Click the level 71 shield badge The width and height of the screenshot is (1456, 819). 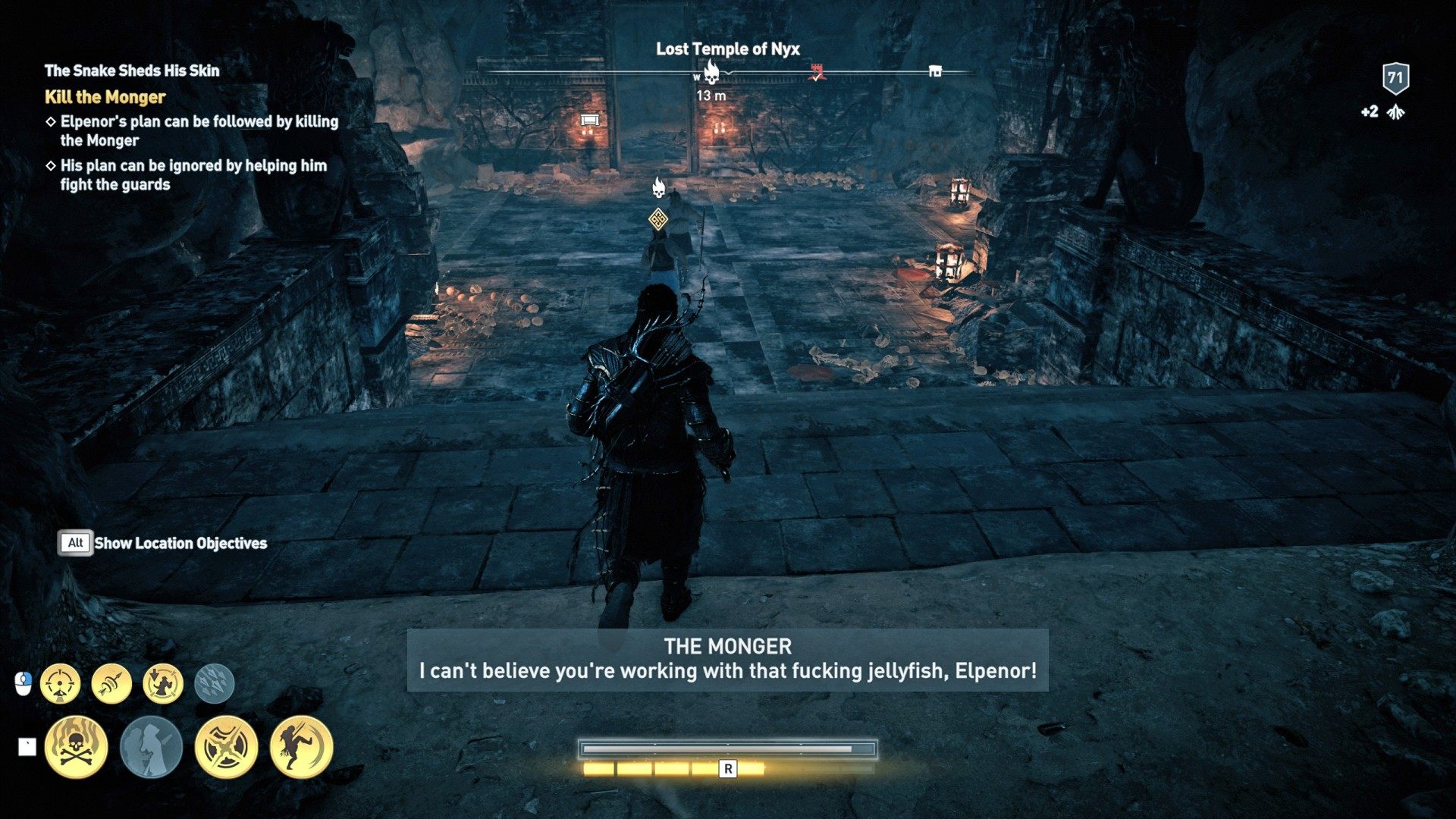pyautogui.click(x=1395, y=77)
